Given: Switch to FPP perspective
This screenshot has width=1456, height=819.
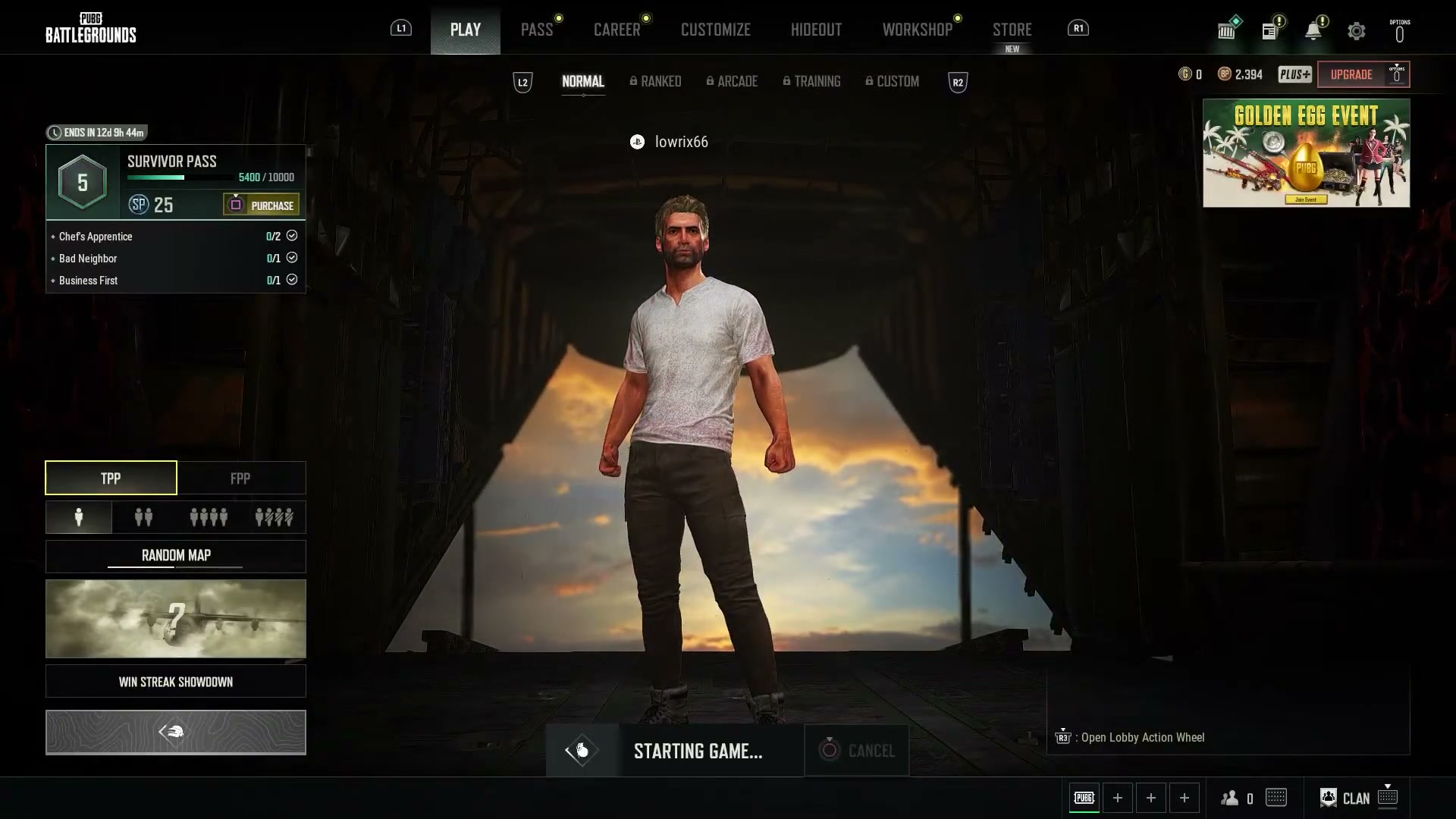Looking at the screenshot, I should tap(241, 478).
